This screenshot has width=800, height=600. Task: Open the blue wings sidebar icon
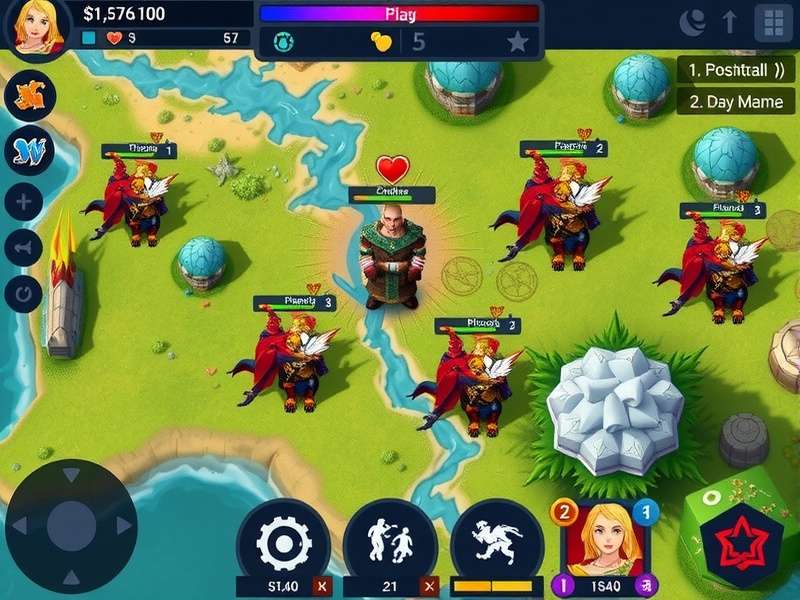pyautogui.click(x=29, y=152)
